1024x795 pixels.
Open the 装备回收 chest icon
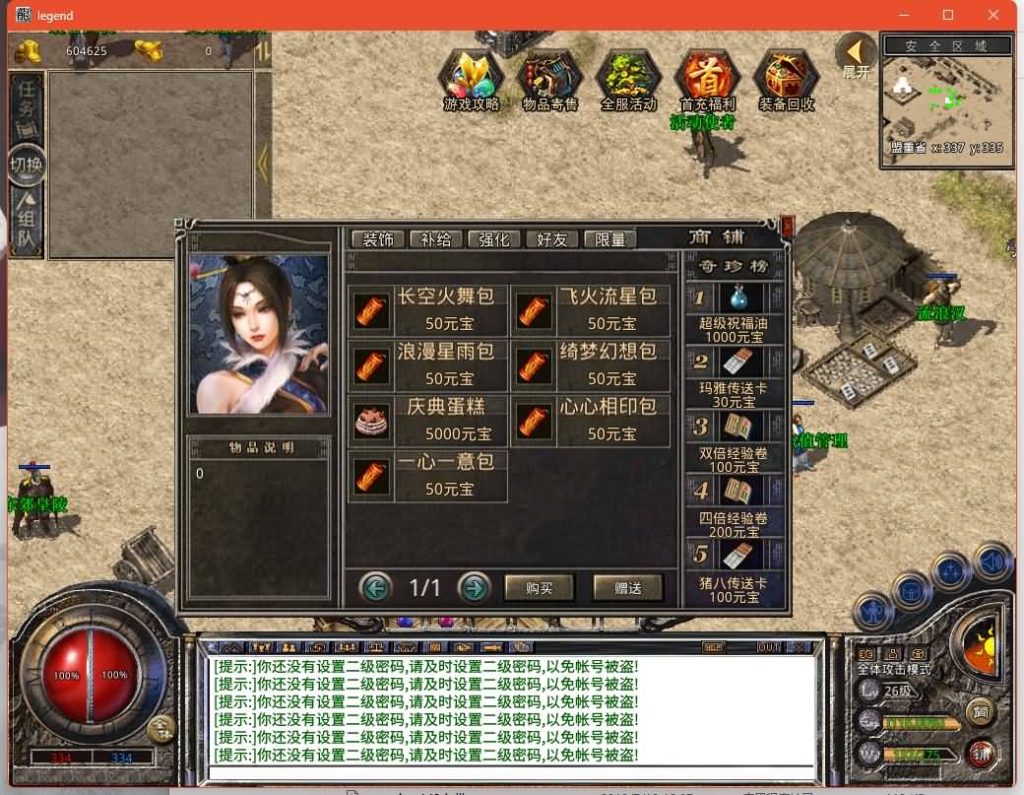[786, 78]
